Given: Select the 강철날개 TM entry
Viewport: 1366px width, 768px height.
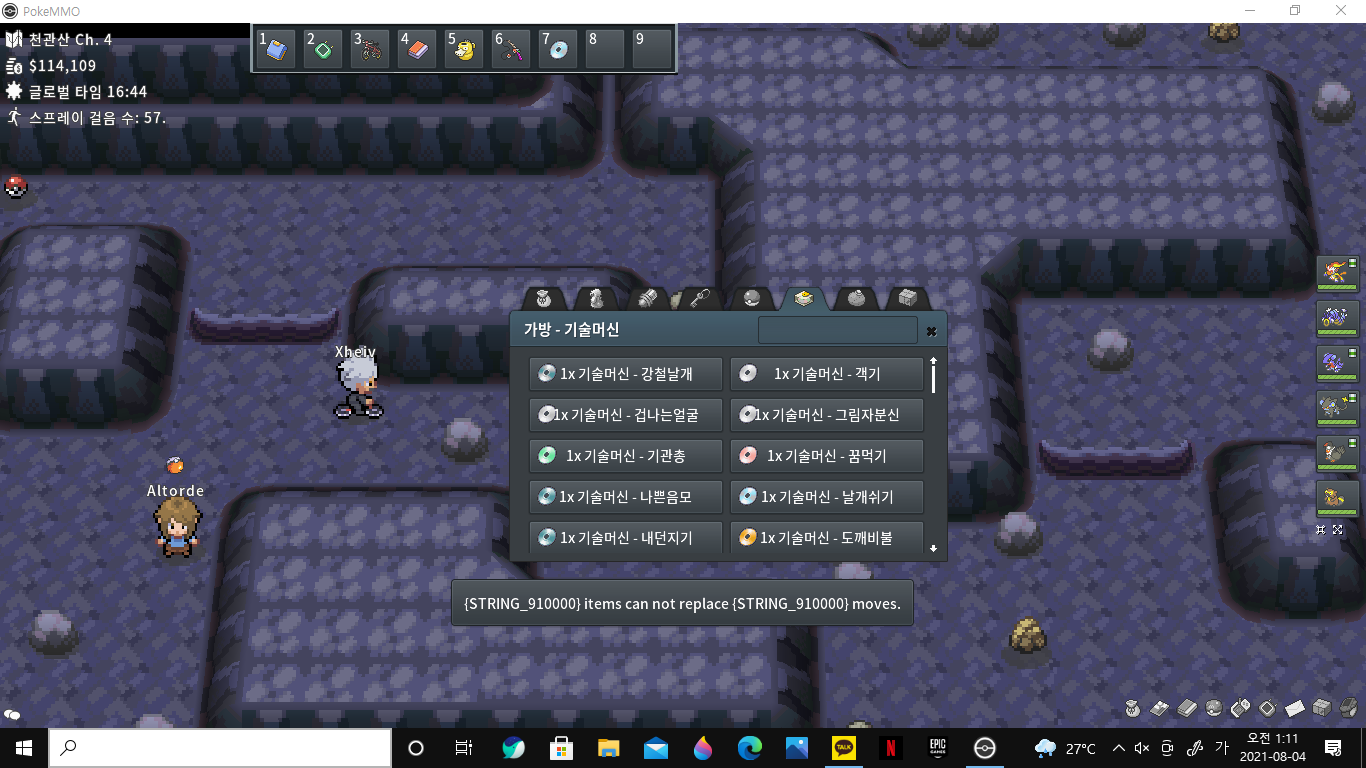Looking at the screenshot, I should (626, 374).
